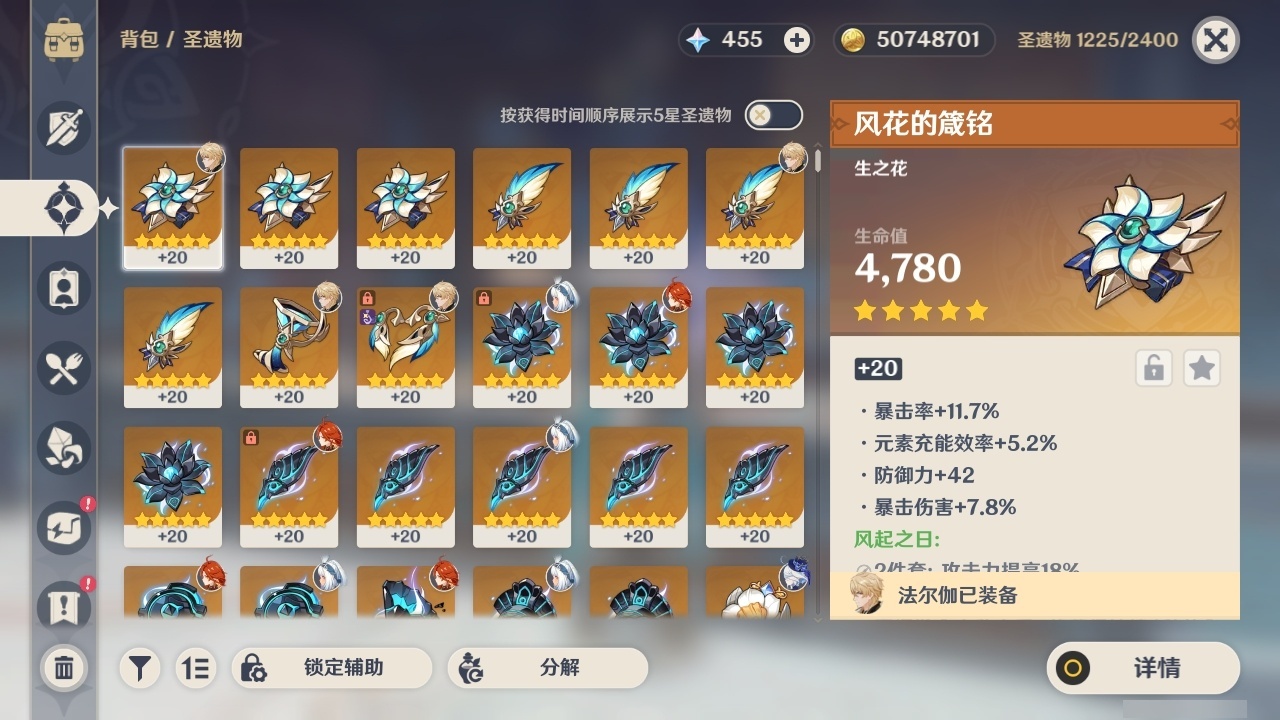
Task: Open the character outfit inventory icon
Action: (x=63, y=287)
